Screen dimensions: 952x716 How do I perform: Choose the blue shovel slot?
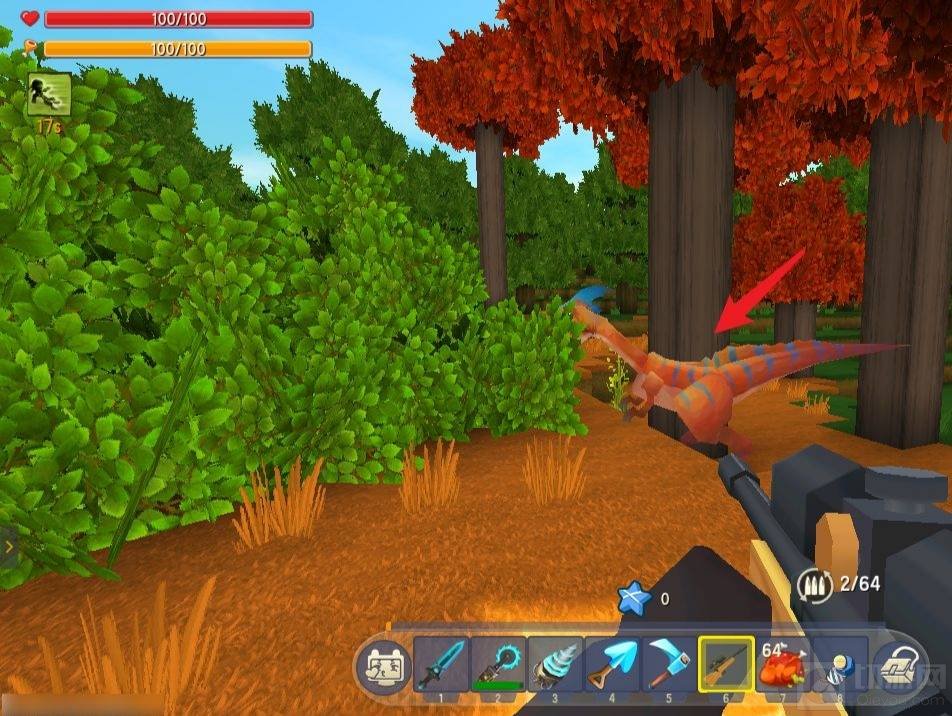pyautogui.click(x=612, y=664)
